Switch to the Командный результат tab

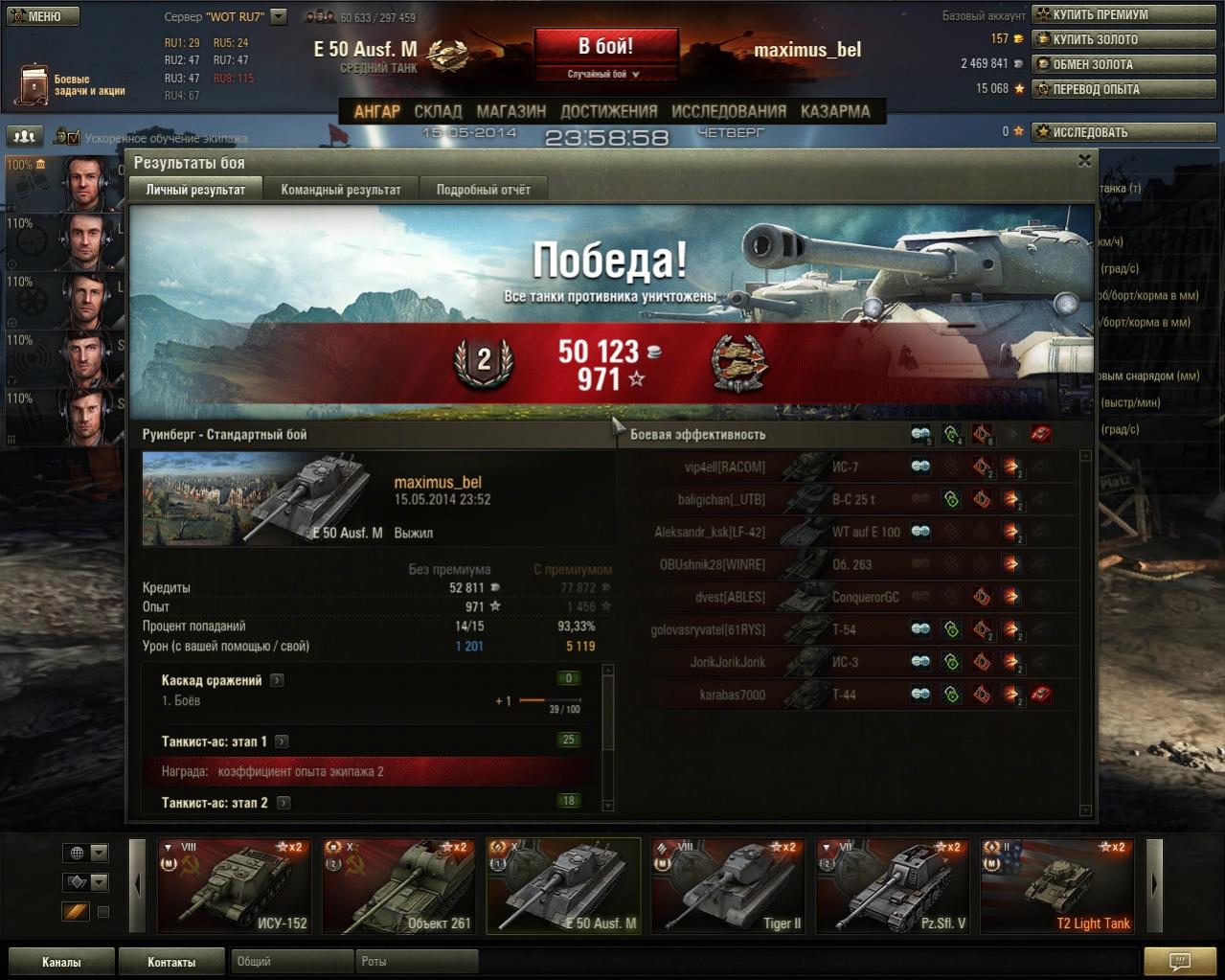tap(340, 190)
